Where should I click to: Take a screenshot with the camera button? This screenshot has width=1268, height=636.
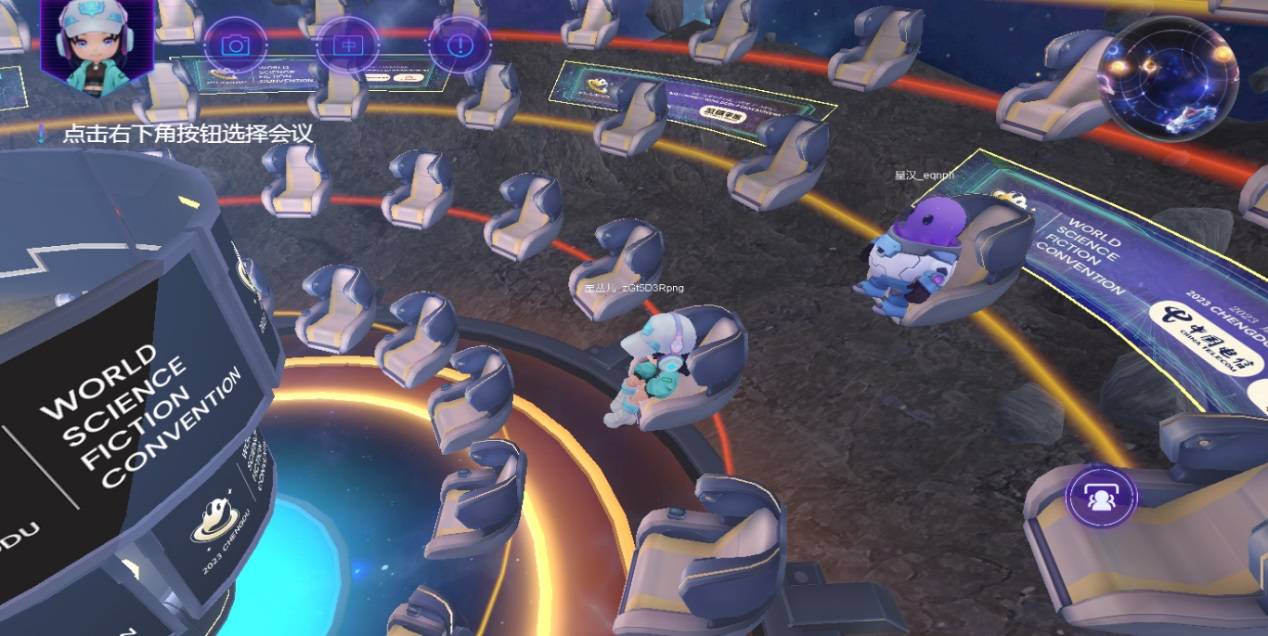coord(236,45)
